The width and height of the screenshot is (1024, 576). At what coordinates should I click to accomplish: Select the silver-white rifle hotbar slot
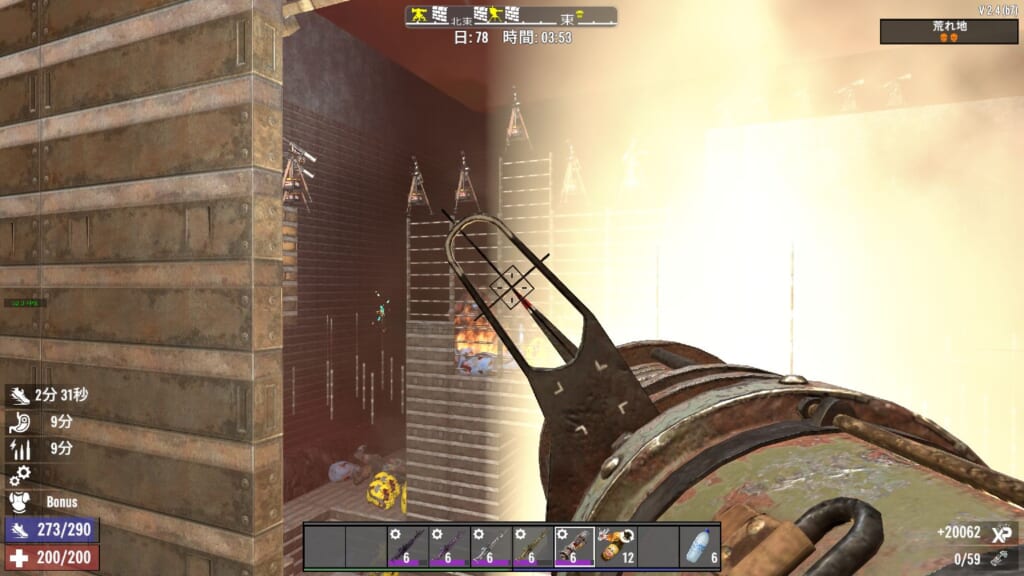pos(490,547)
